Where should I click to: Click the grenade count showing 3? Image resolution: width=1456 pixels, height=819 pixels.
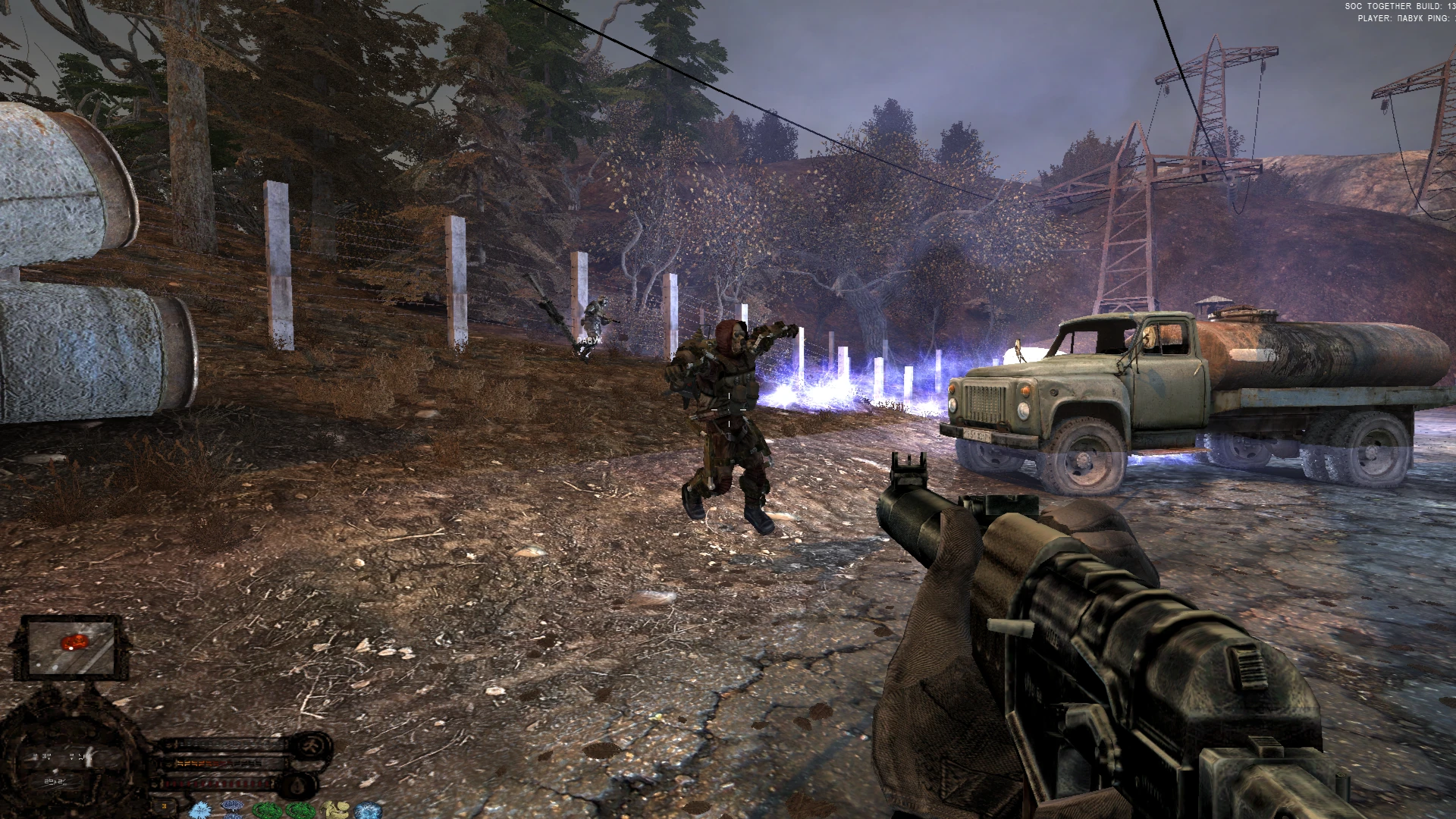165,805
